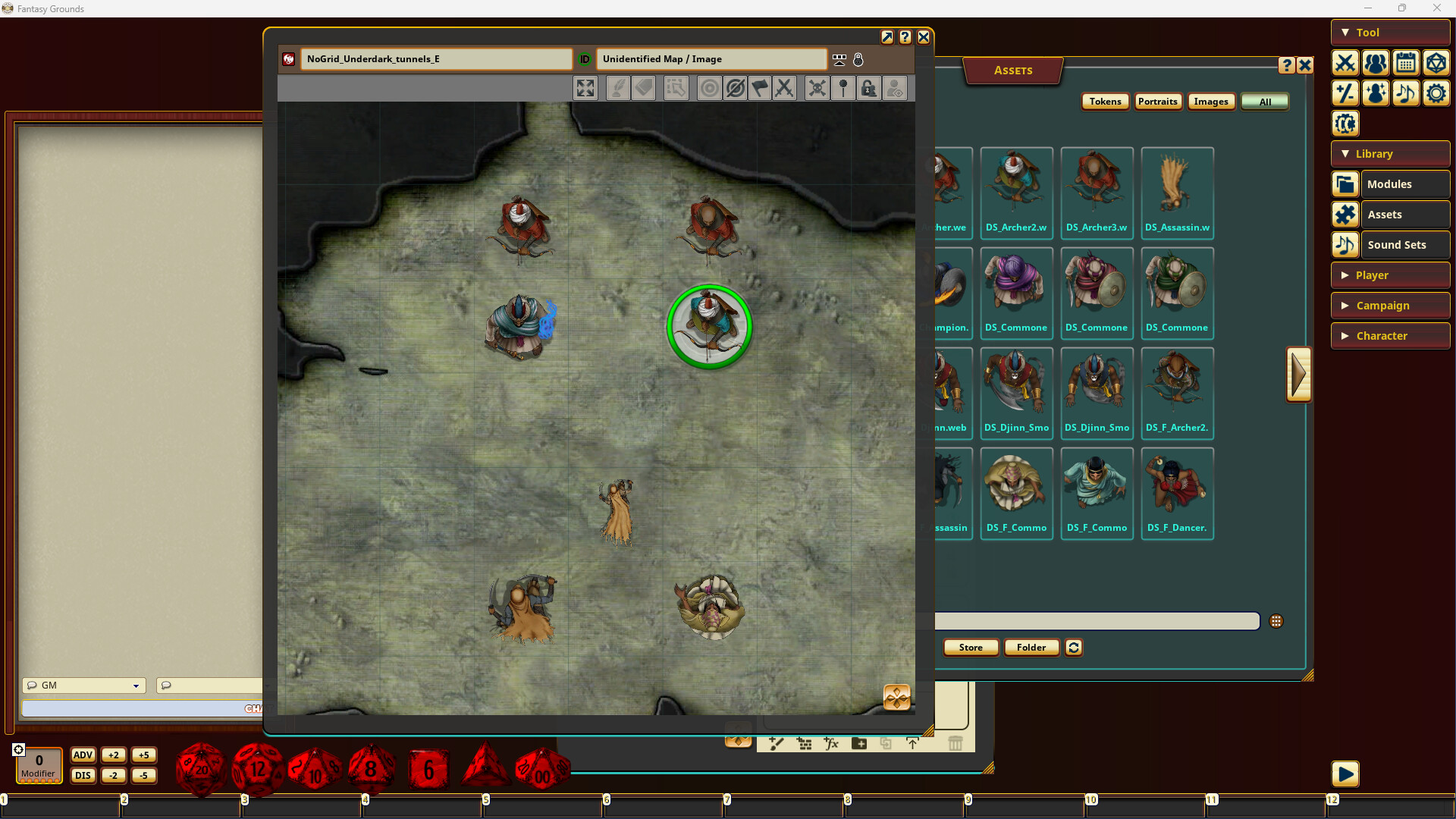Collapse the Library section header

(x=1389, y=153)
